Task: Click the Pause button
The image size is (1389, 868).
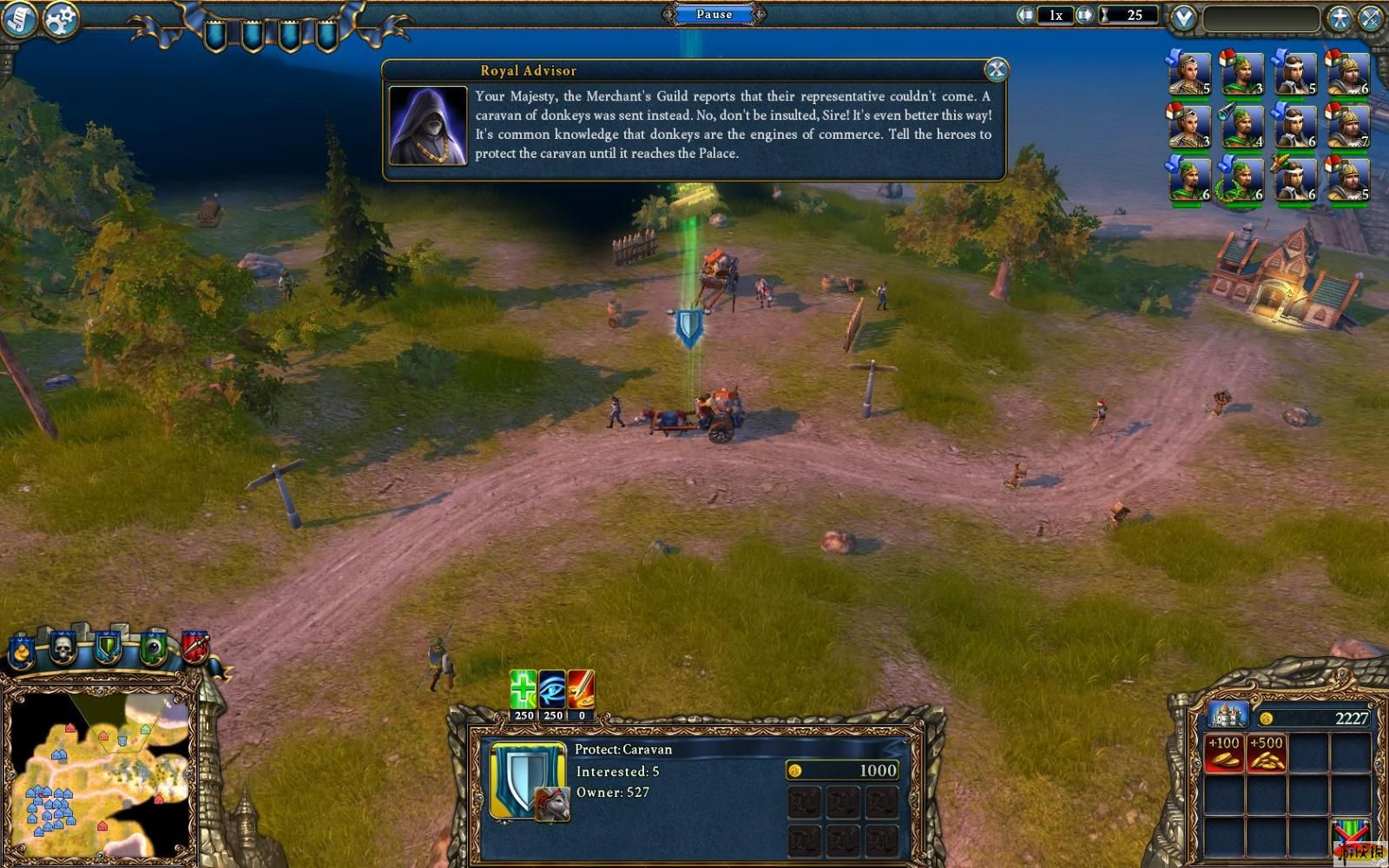Action: 714,14
